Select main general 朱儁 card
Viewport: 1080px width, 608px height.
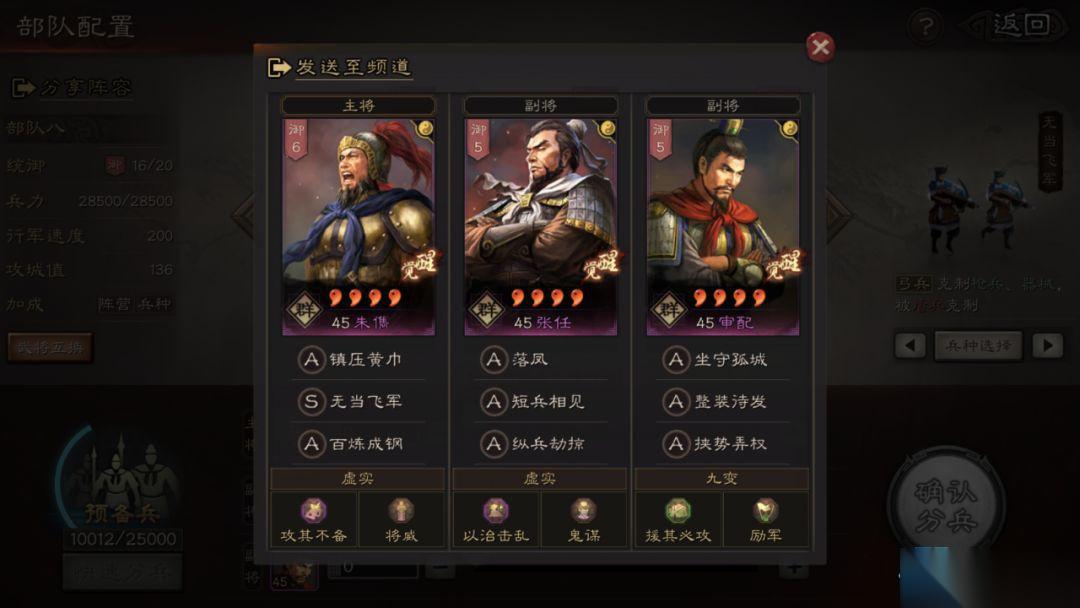pos(359,226)
